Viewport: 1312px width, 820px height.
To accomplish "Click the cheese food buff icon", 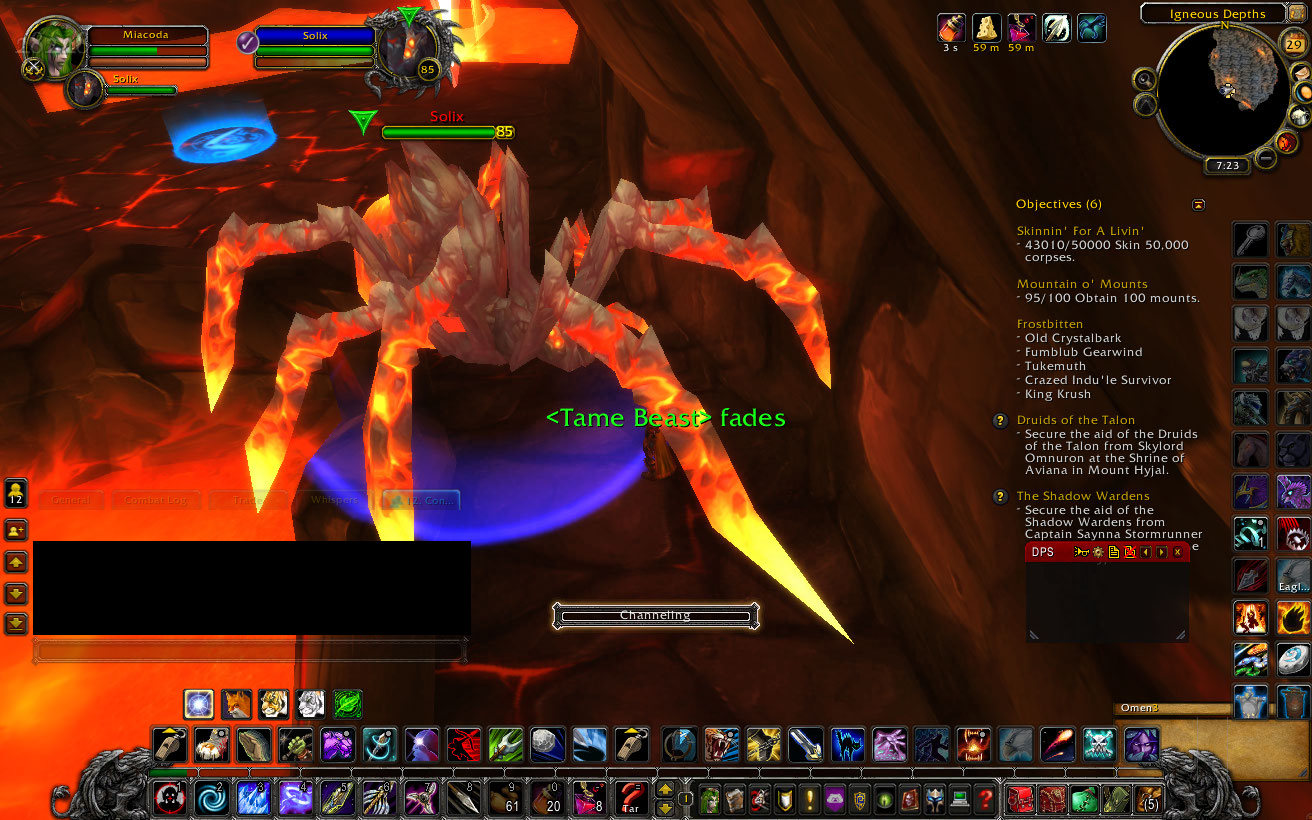I will coord(987,27).
